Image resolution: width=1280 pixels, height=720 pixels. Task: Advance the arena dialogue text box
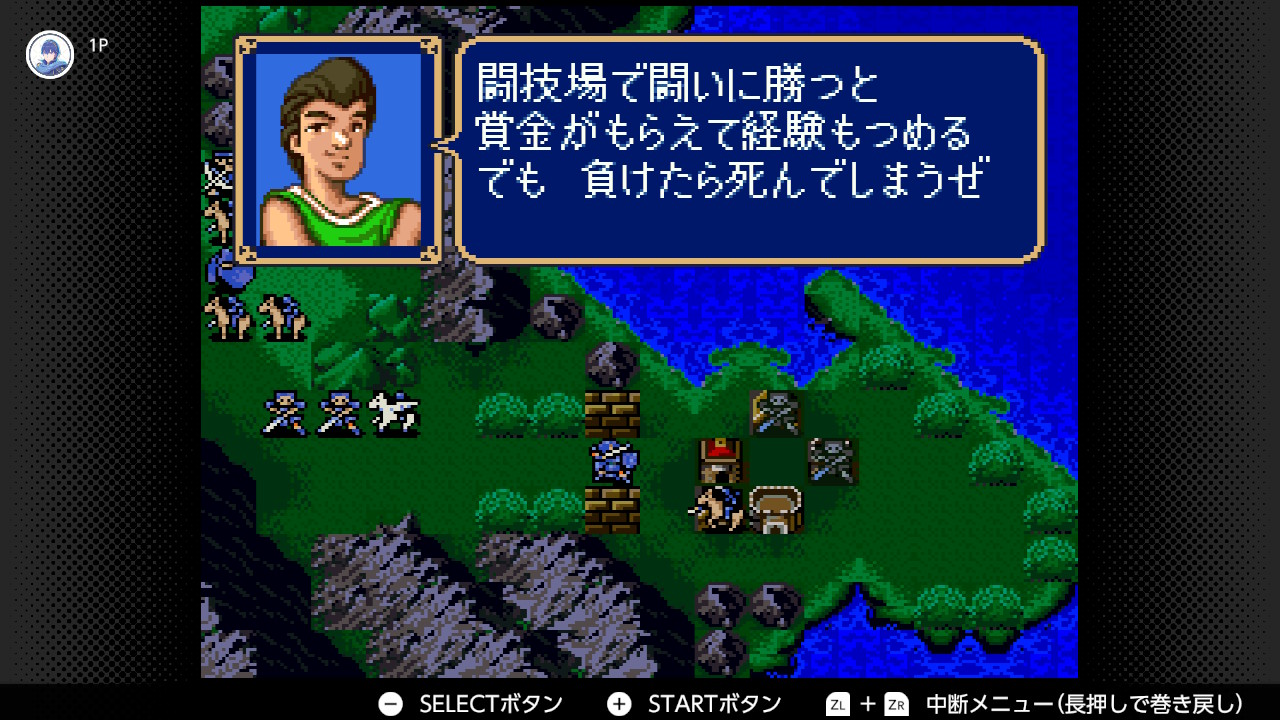coord(750,150)
